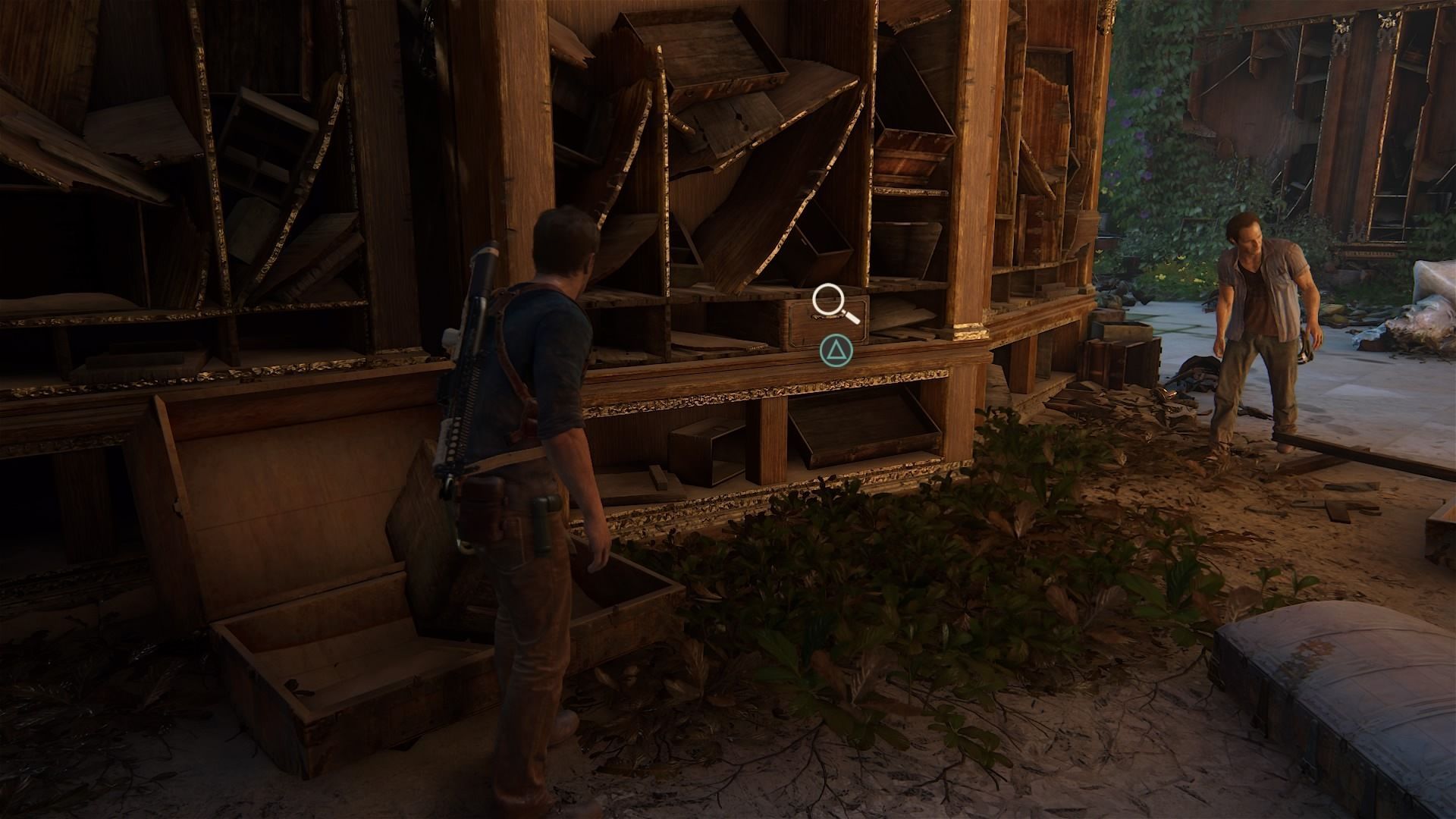Click the magnifying glass inspect icon
This screenshot has width=1456, height=819.
click(x=831, y=303)
